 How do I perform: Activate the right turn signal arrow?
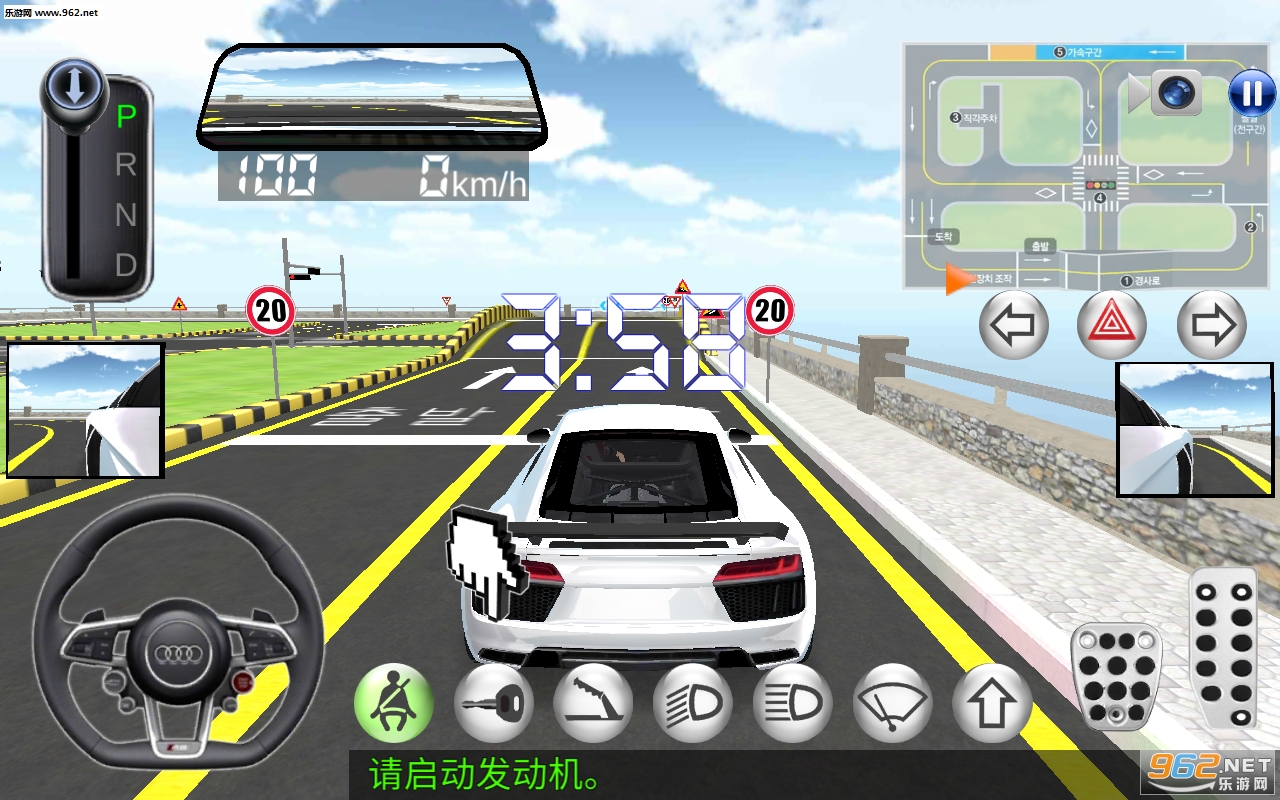point(1212,325)
